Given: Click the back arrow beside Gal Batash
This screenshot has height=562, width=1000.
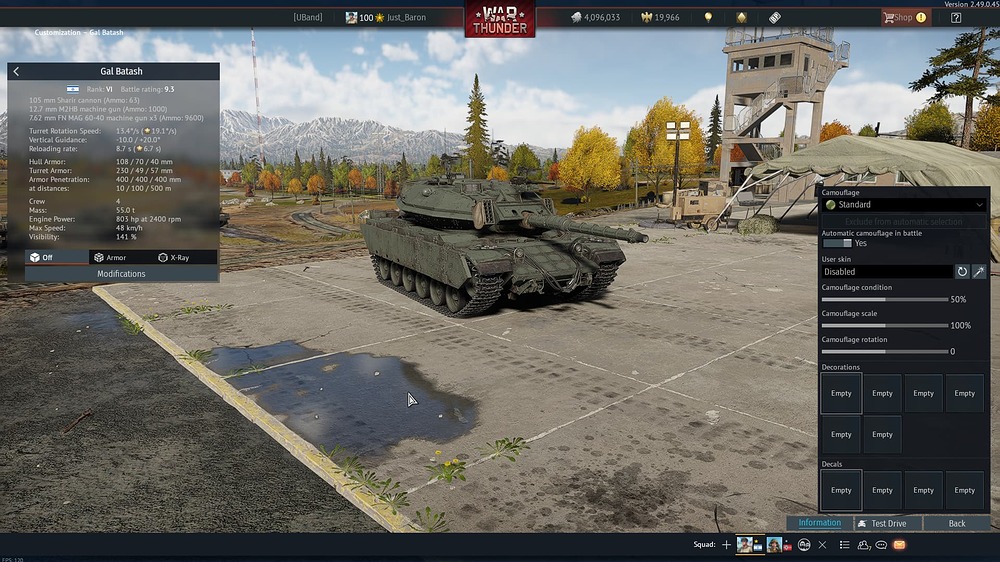Looking at the screenshot, I should tap(16, 72).
